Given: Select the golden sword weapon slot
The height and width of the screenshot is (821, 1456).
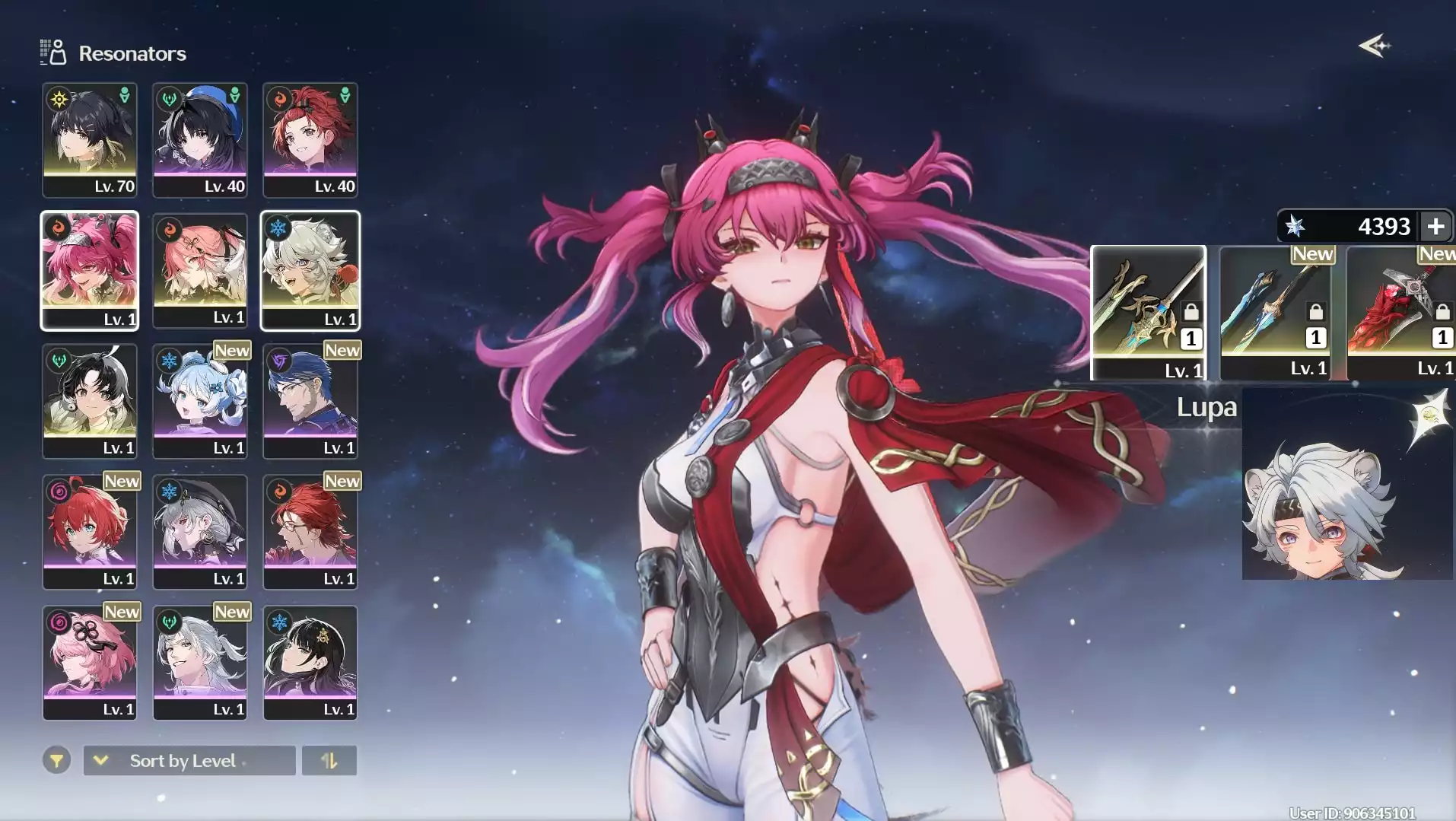Looking at the screenshot, I should click(x=1148, y=312).
